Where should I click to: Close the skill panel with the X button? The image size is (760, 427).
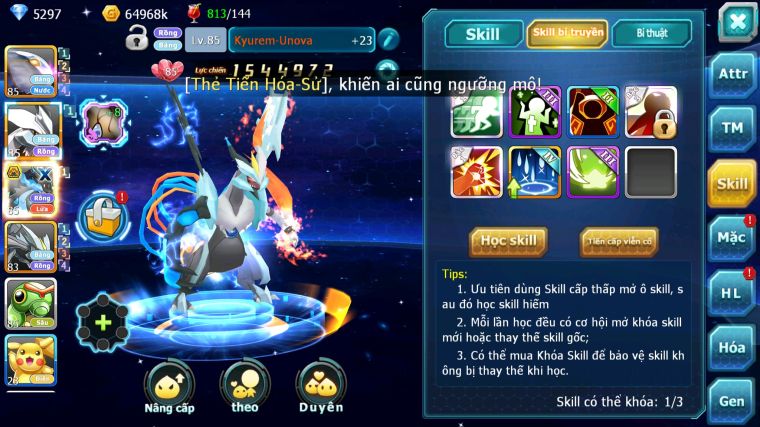[x=736, y=21]
